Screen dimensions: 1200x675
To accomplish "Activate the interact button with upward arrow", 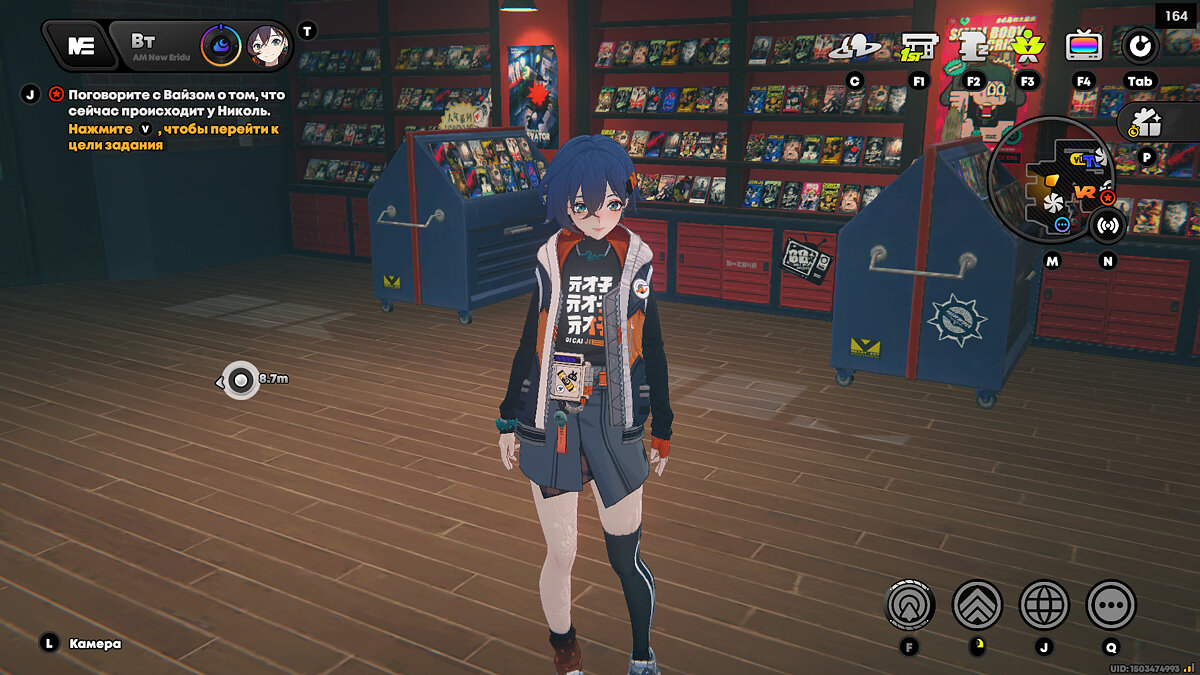I will pyautogui.click(x=910, y=604).
